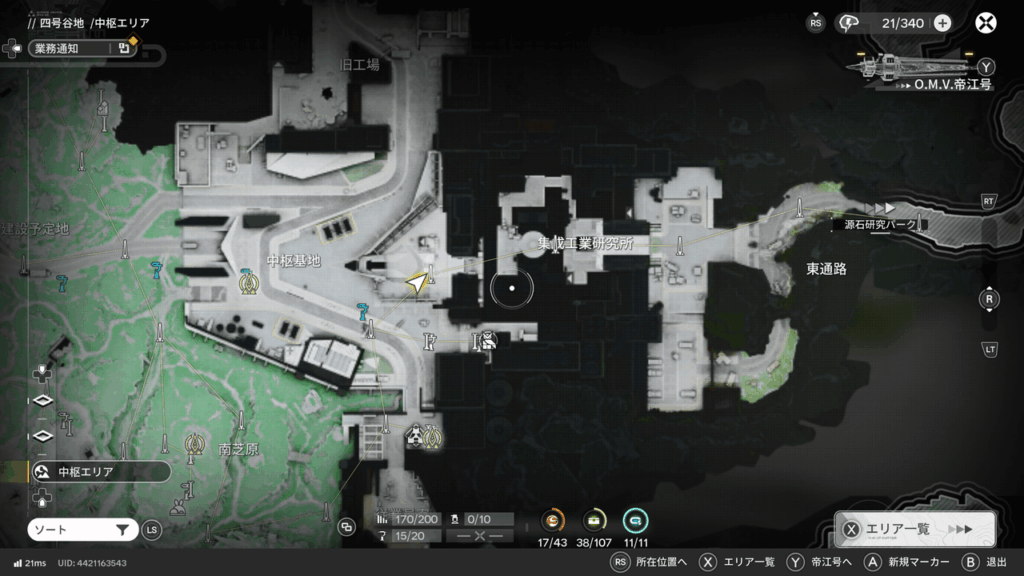Screen dimensions: 1024x576
Task: Travel to the O.M.V.帝江号 ship
Action: [920, 68]
